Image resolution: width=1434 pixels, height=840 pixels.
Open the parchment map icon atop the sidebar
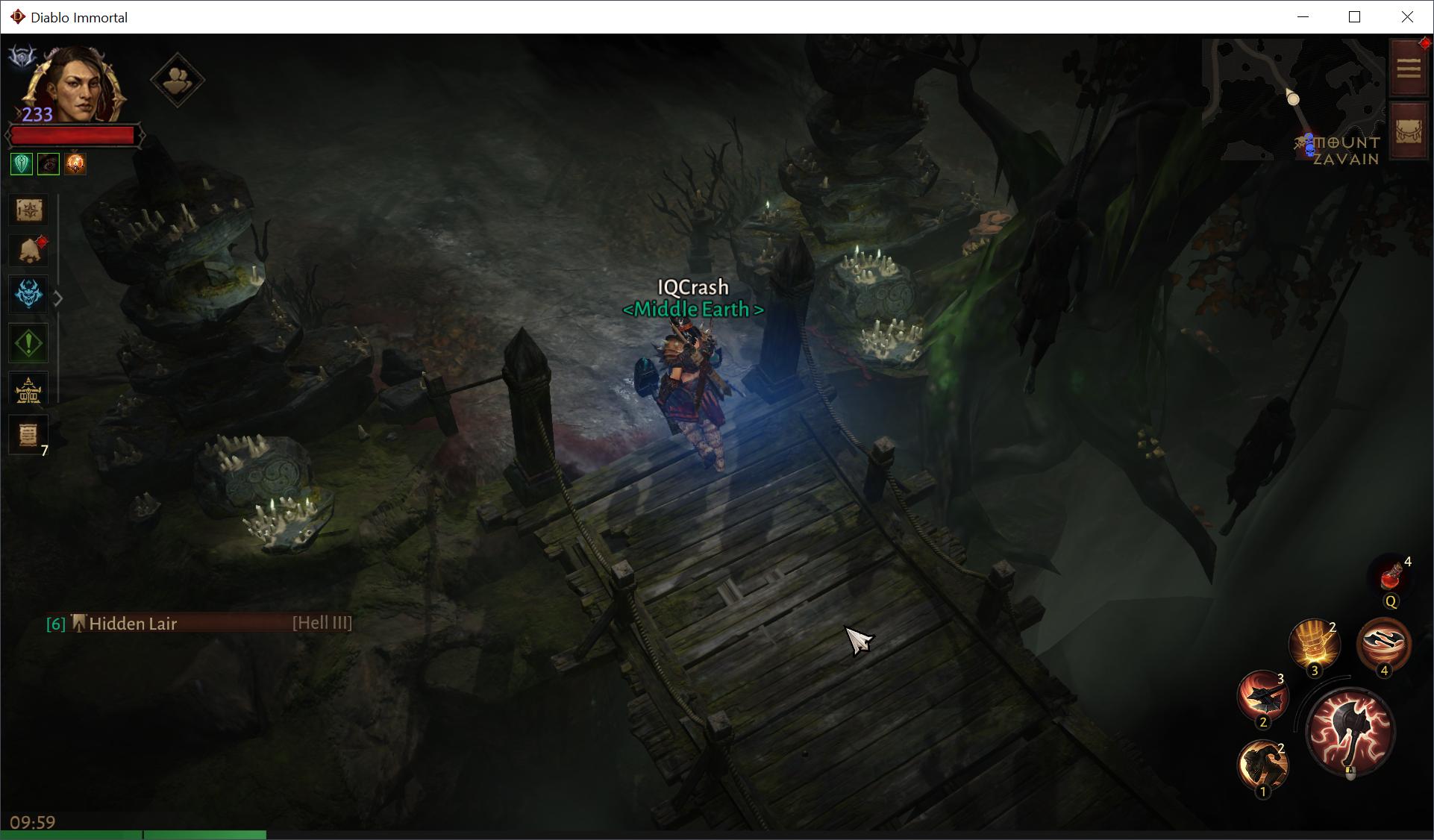tap(28, 210)
